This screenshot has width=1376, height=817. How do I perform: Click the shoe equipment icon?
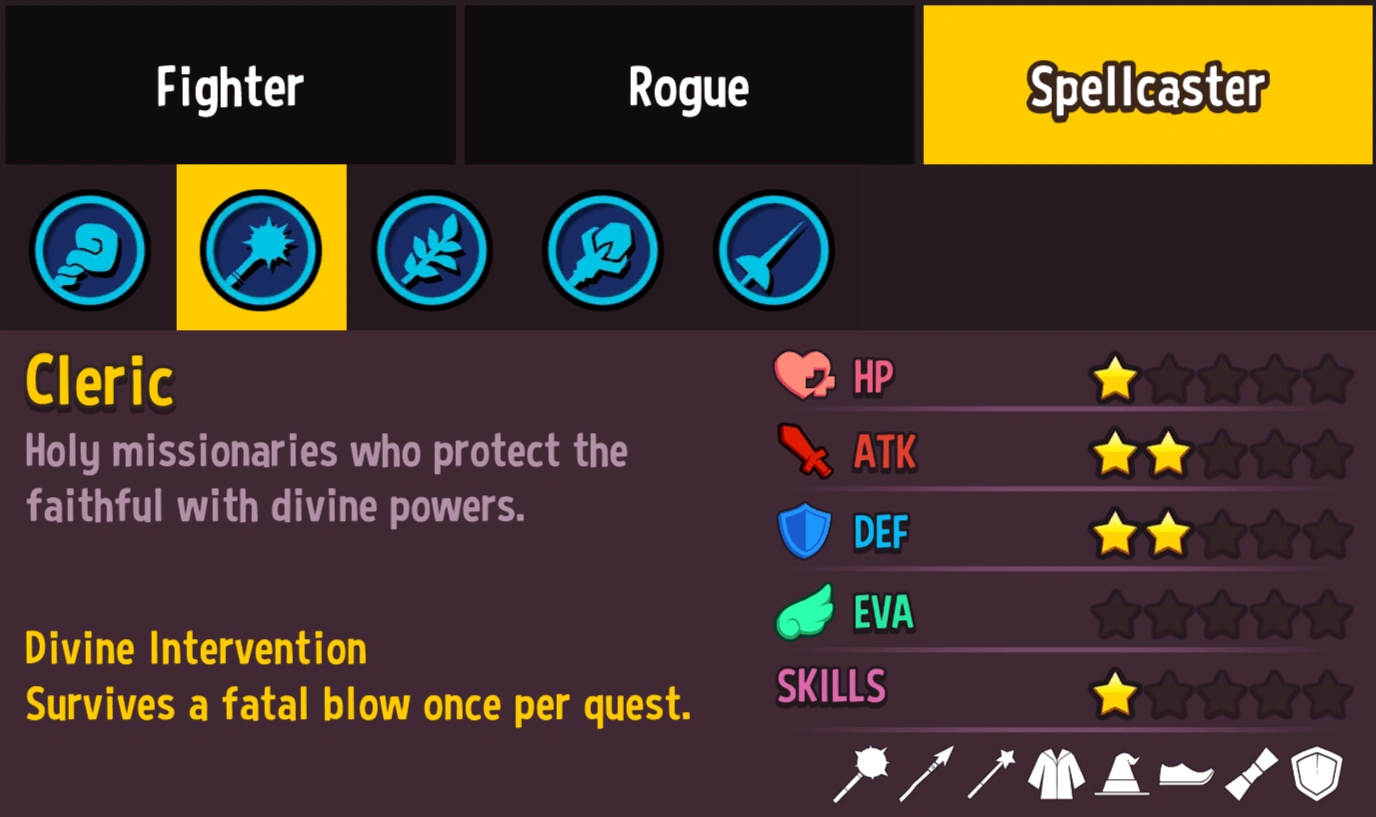(1186, 772)
